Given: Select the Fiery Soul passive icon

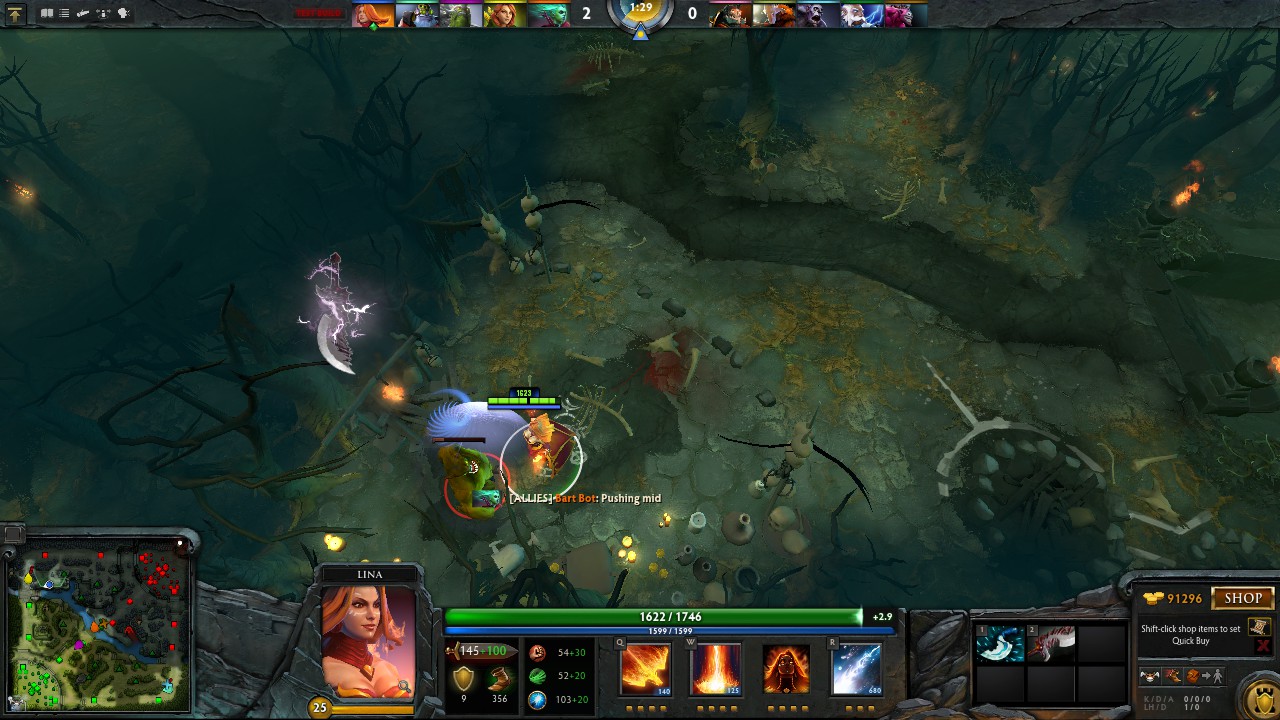Looking at the screenshot, I should (x=786, y=668).
